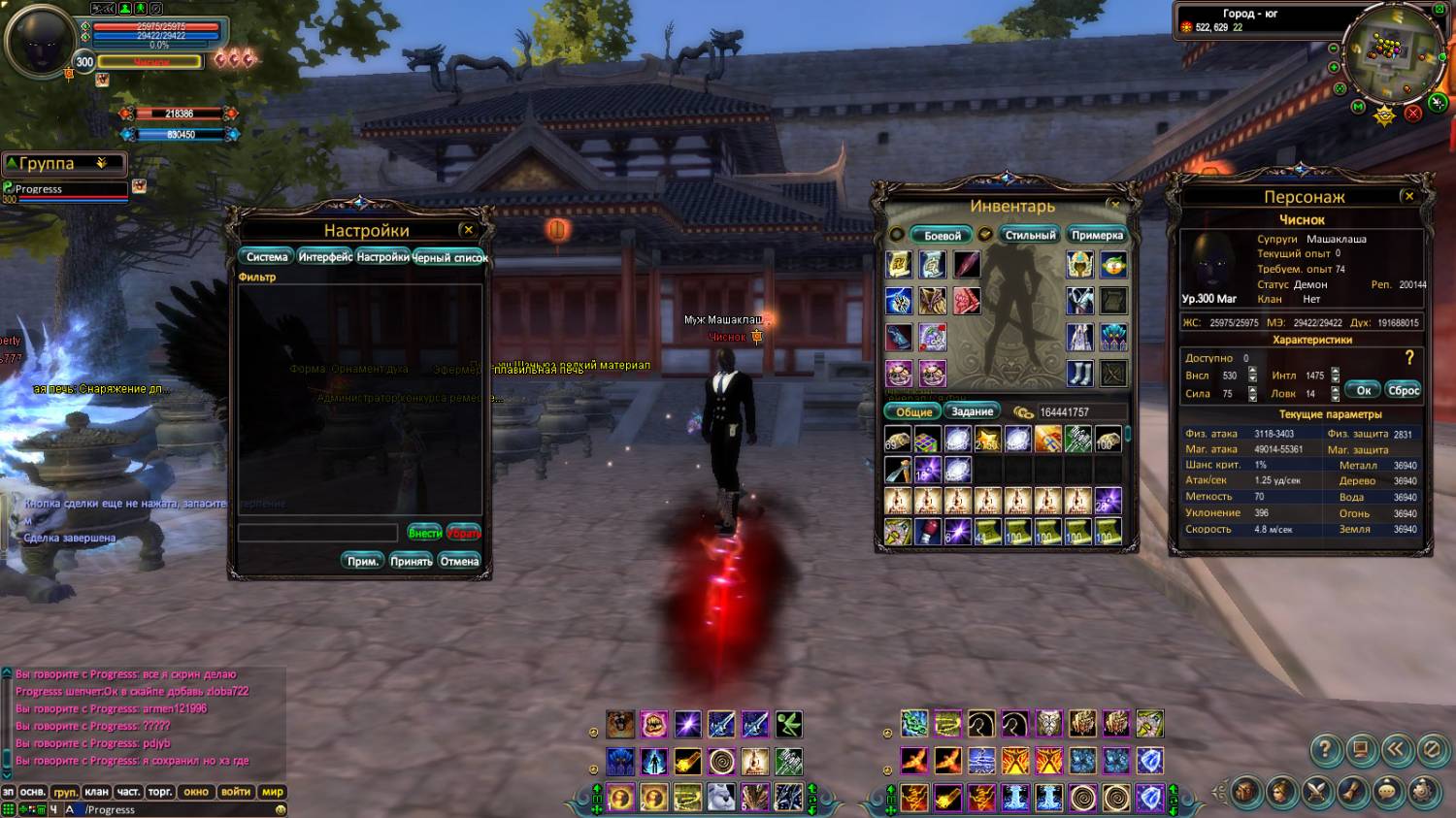The height and width of the screenshot is (818, 1456).
Task: Show the Задание quest items tab
Action: [972, 411]
